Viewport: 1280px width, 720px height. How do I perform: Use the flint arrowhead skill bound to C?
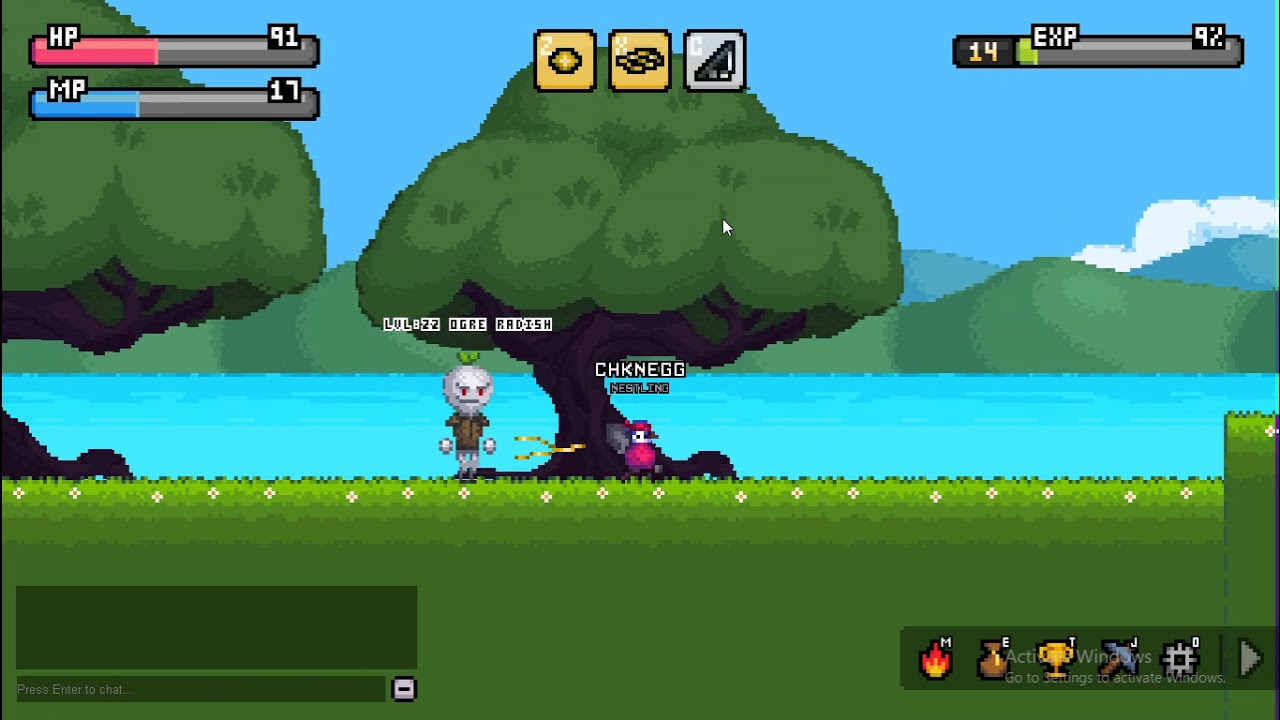click(714, 61)
